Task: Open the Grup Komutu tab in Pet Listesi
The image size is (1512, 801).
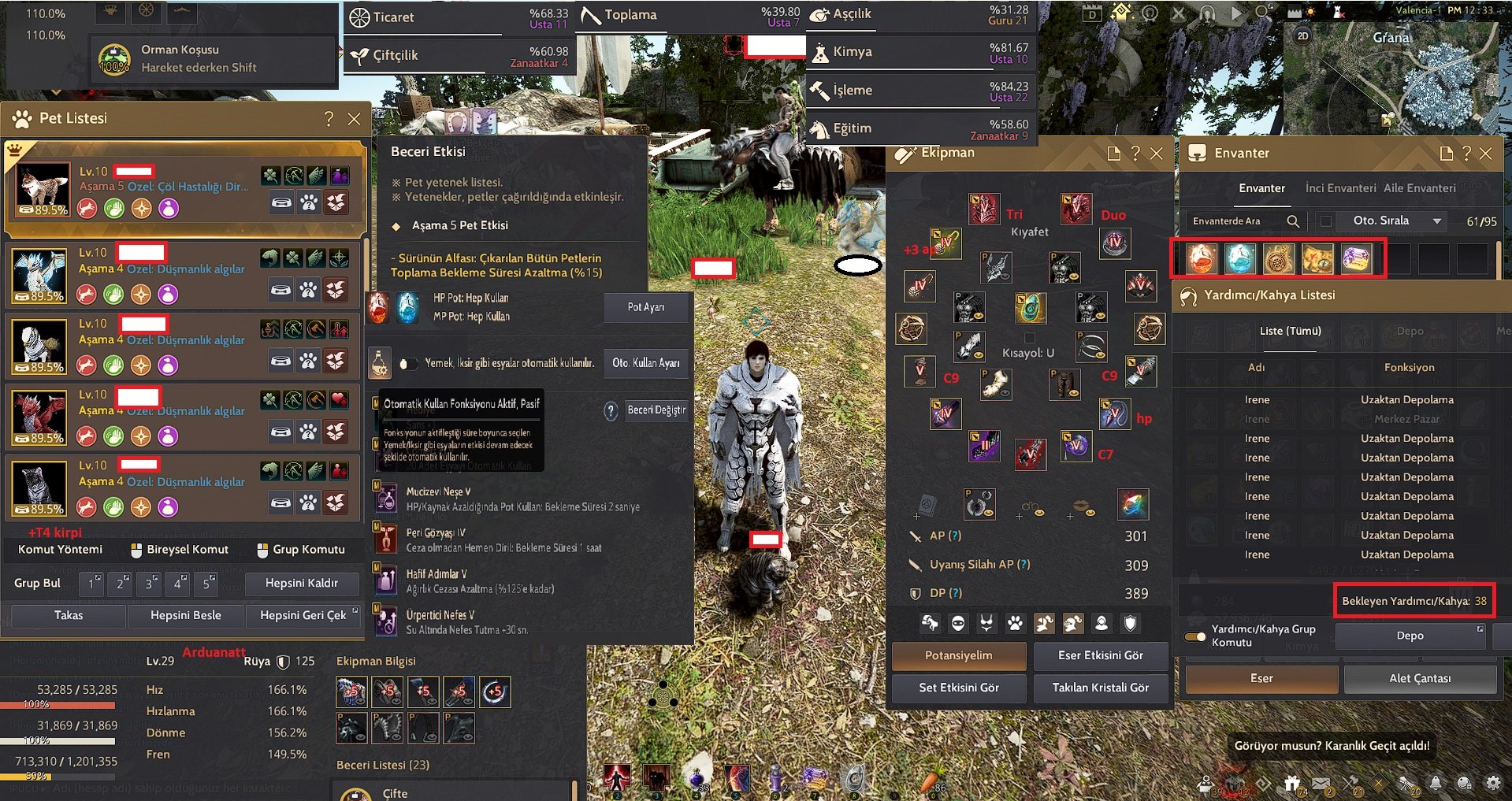Action: tap(302, 549)
